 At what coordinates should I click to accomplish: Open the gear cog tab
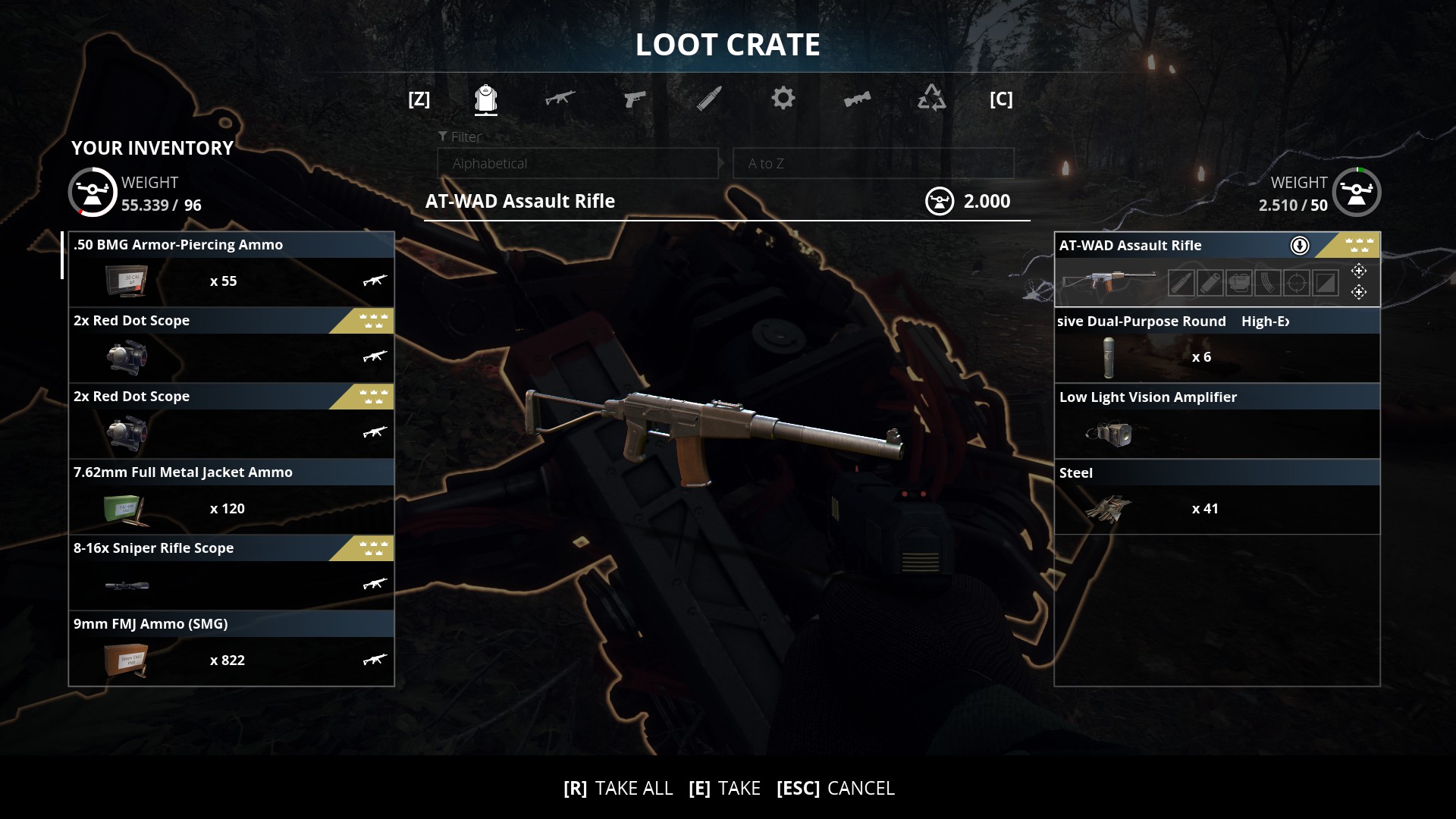pos(783,99)
